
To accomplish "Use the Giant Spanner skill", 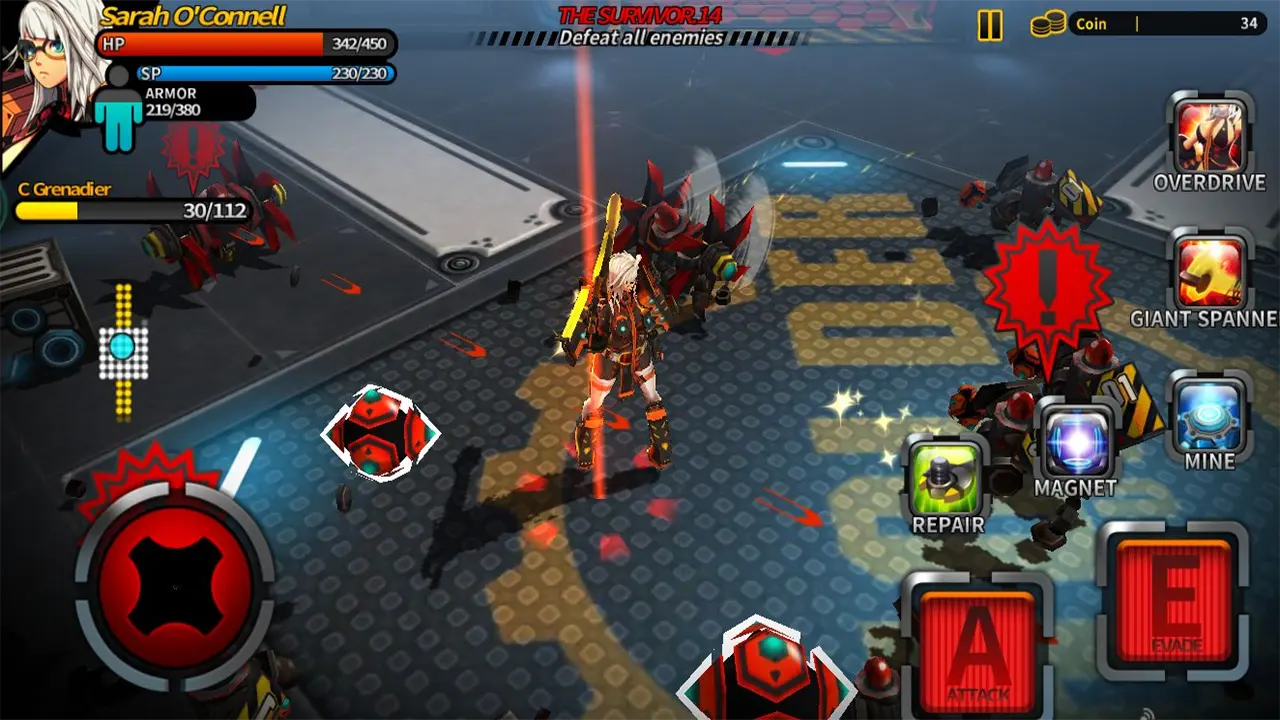I will 1210,272.
